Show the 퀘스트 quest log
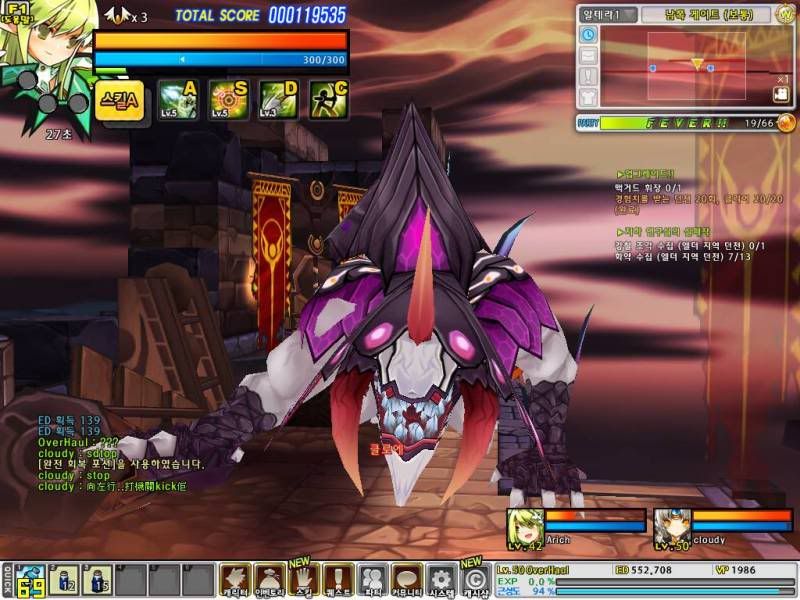Screen dimensions: 800x600 [338, 579]
